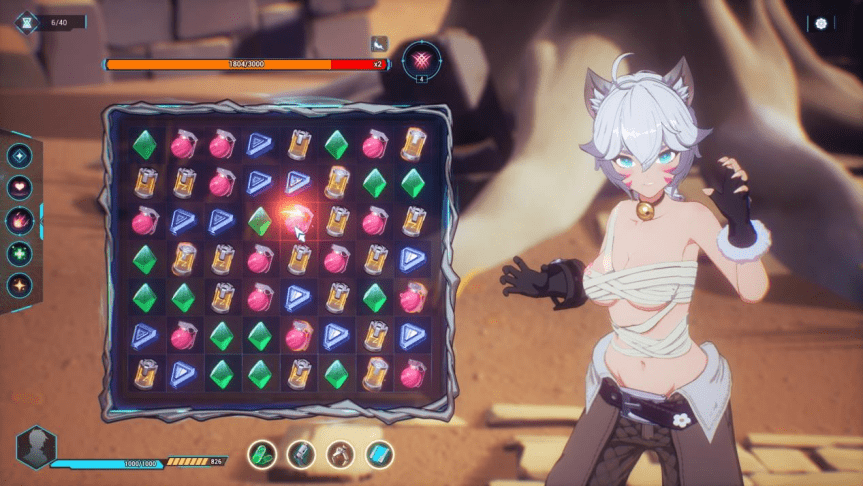Use the blue book item
Screen dimensions: 863x486
tap(379, 454)
